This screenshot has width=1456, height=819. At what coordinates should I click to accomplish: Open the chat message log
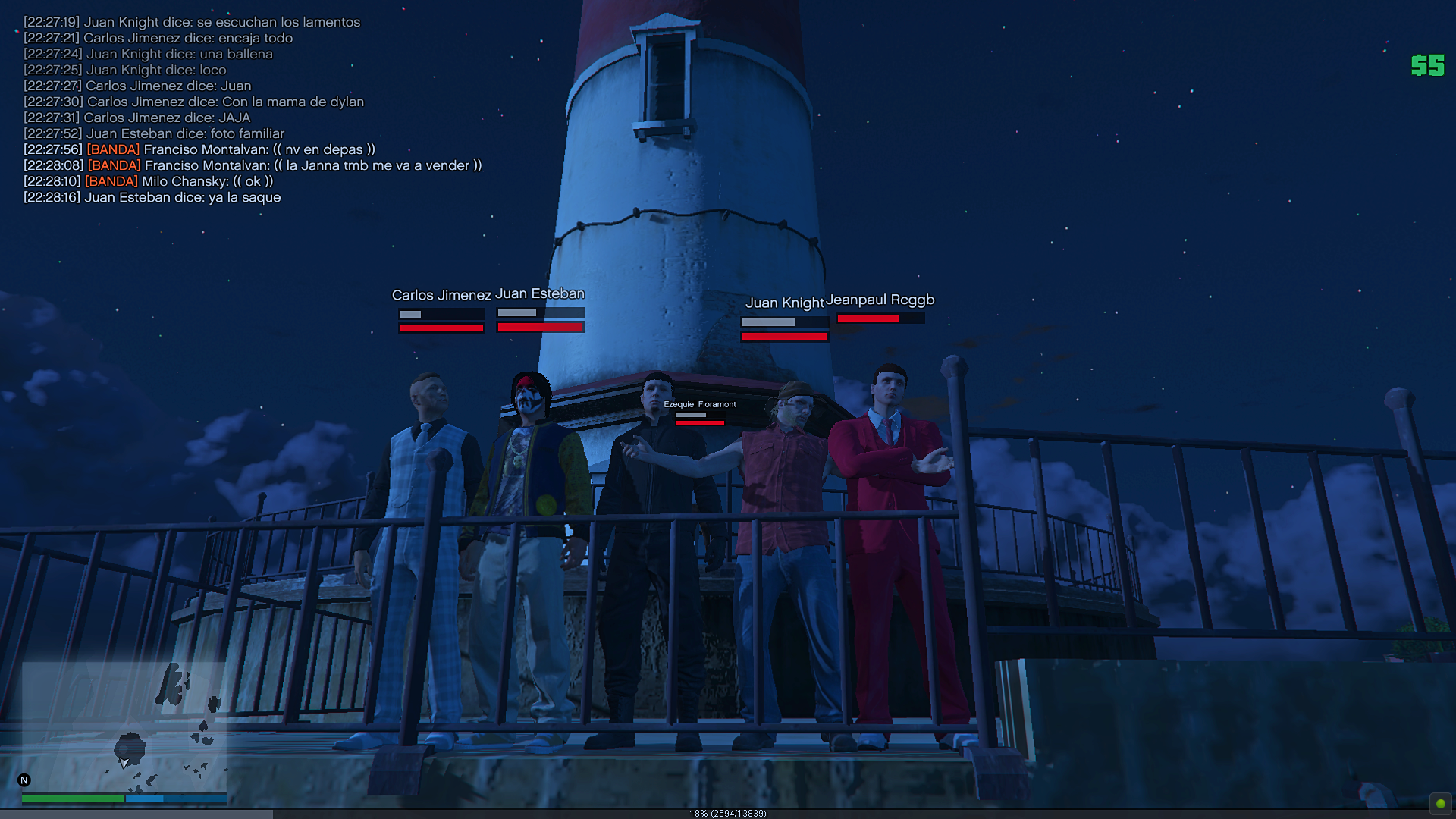(250, 110)
